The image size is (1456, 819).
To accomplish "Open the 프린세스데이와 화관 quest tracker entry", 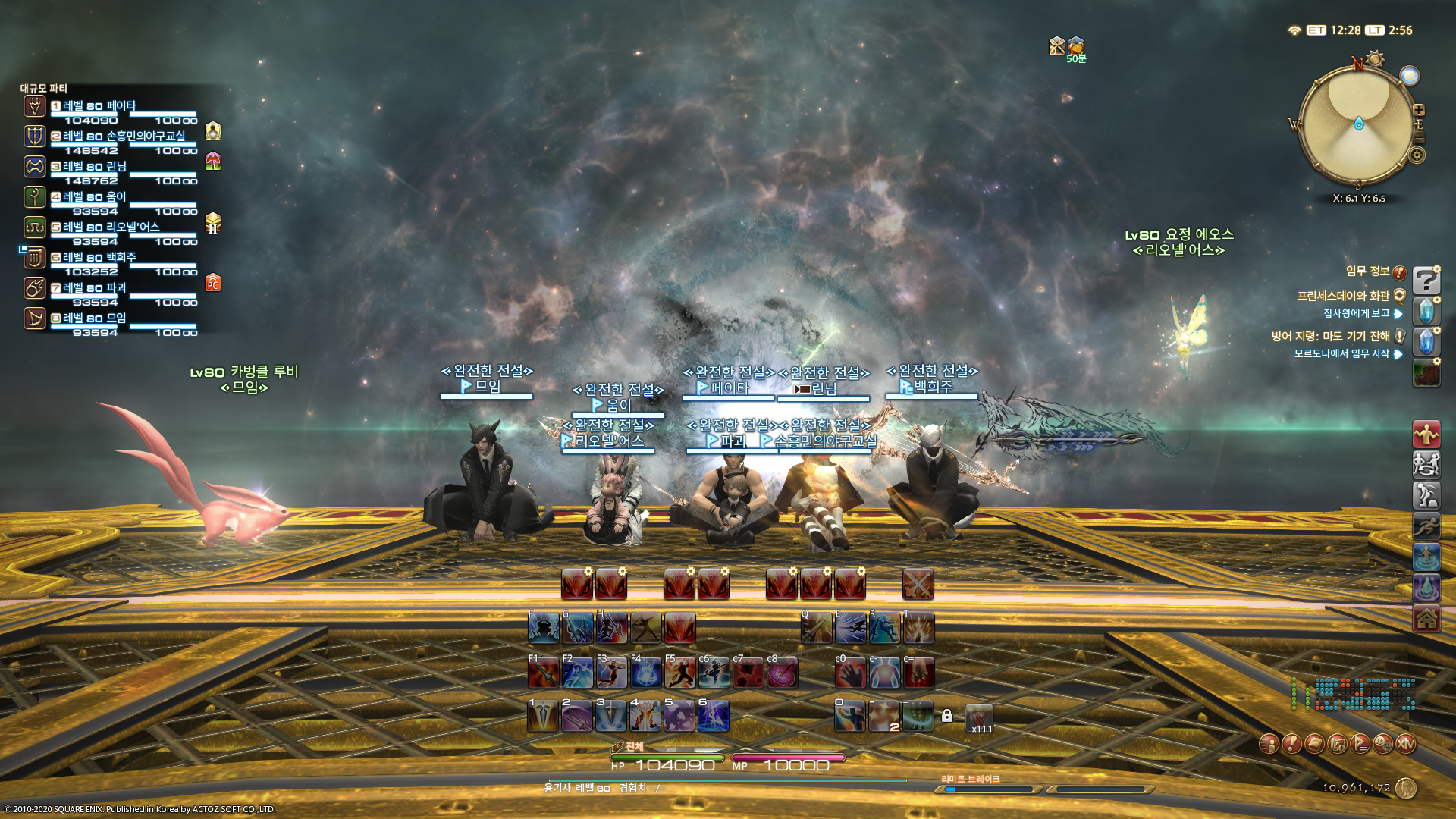I will [x=1342, y=296].
